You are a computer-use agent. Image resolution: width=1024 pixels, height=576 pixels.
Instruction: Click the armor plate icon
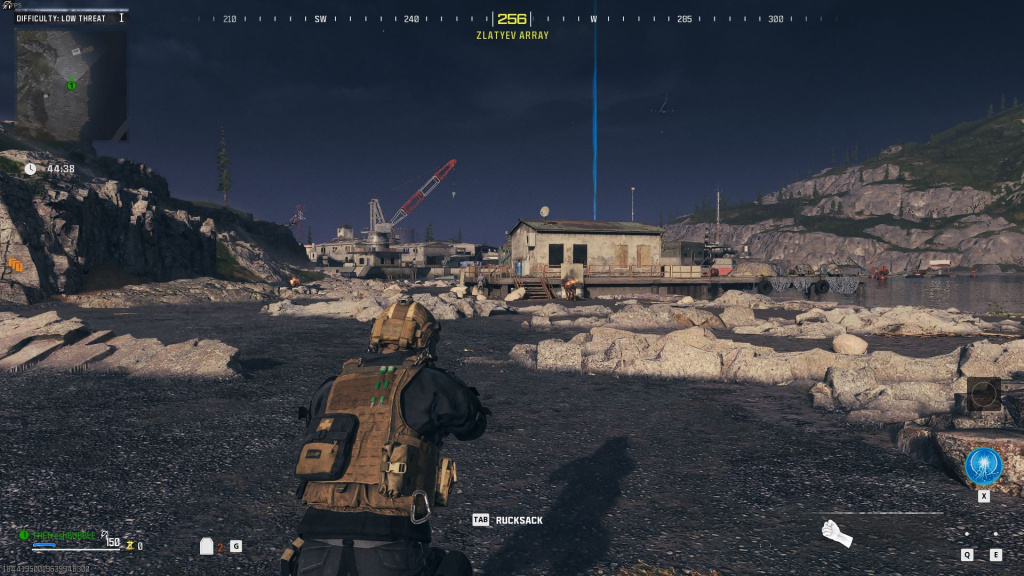pos(207,546)
